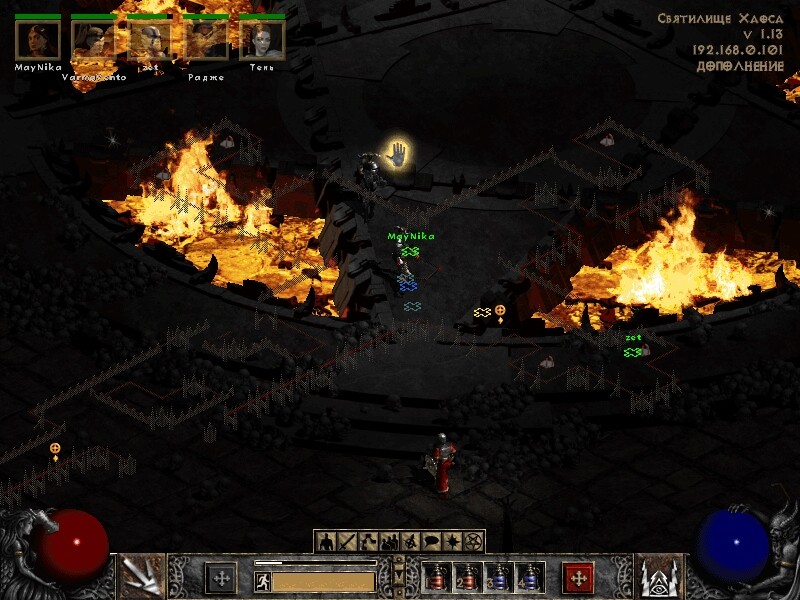The height and width of the screenshot is (600, 800).
Task: Open the game menu pentagram icon
Action: tap(473, 542)
